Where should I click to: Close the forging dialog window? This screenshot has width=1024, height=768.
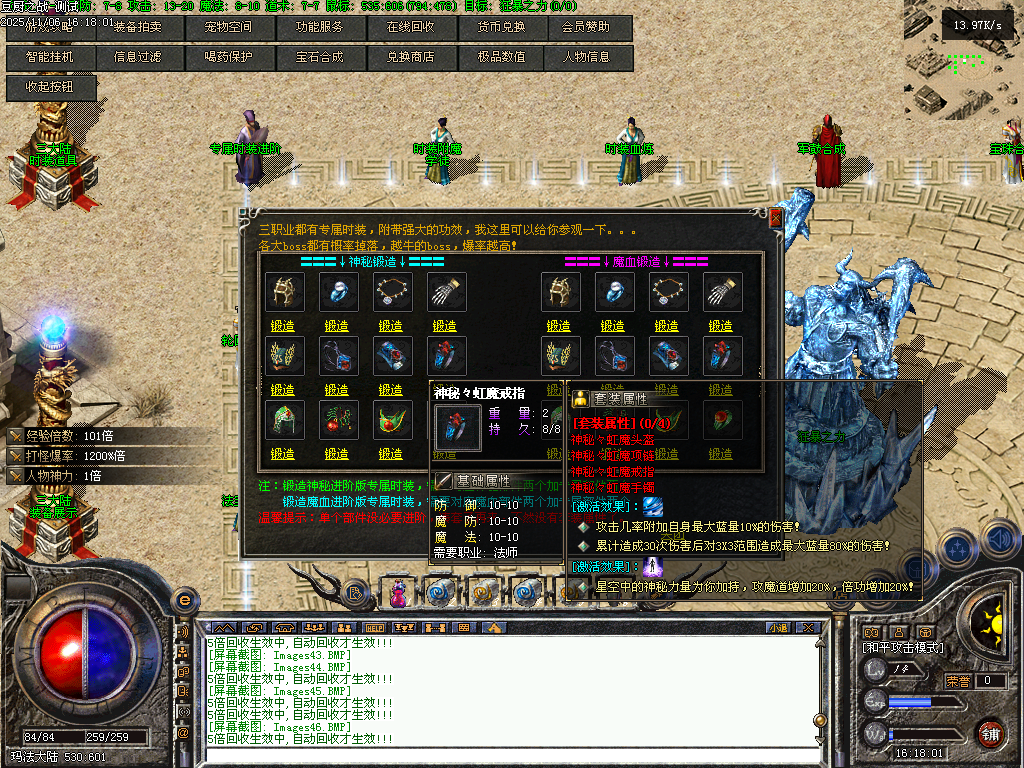point(775,217)
